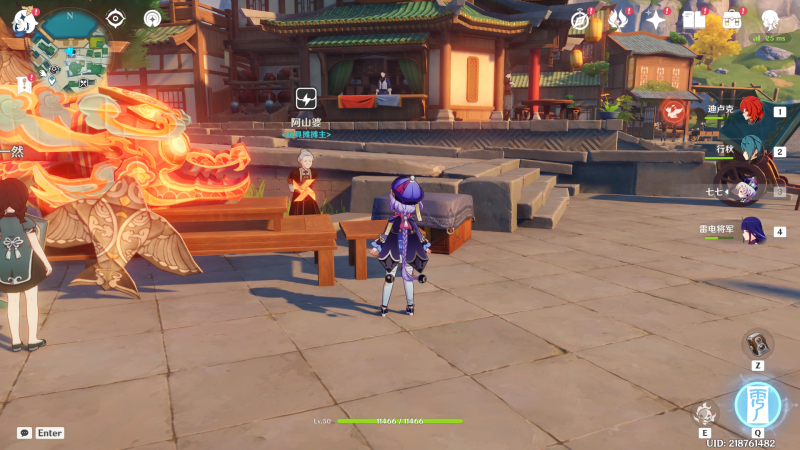Open the chat box
The image size is (800, 450).
24,433
